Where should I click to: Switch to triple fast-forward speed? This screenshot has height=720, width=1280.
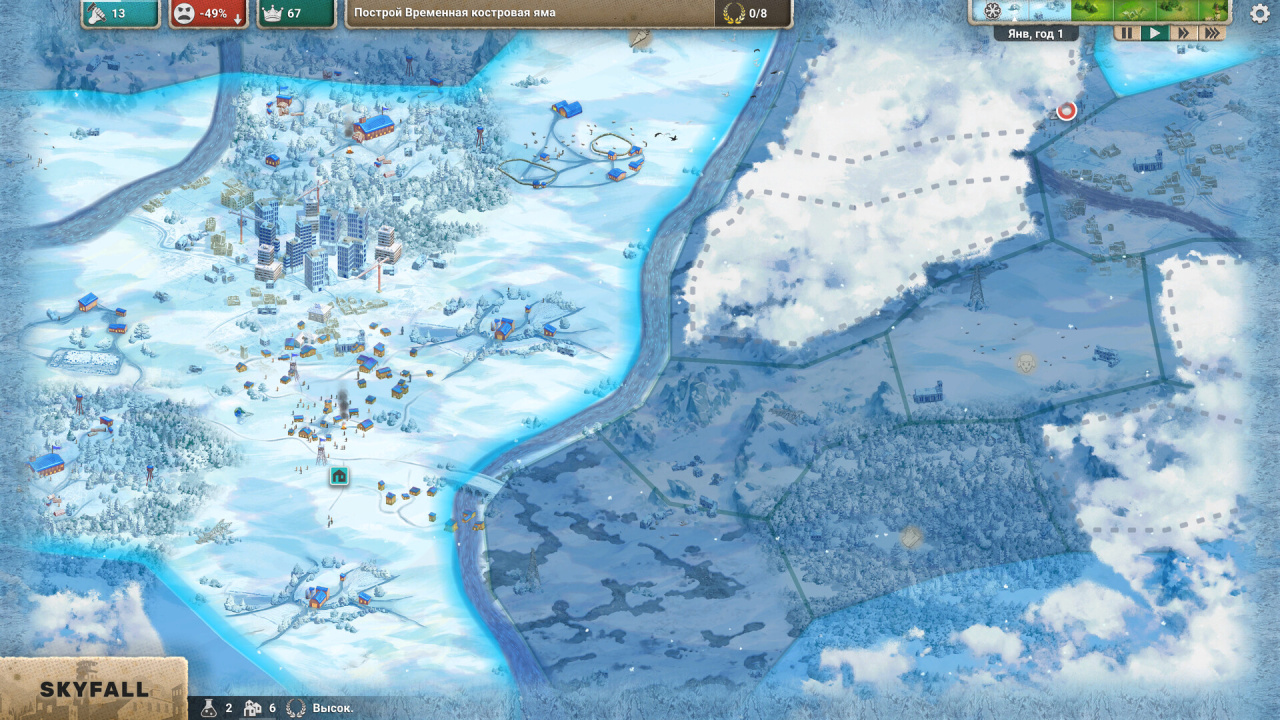pos(1212,33)
